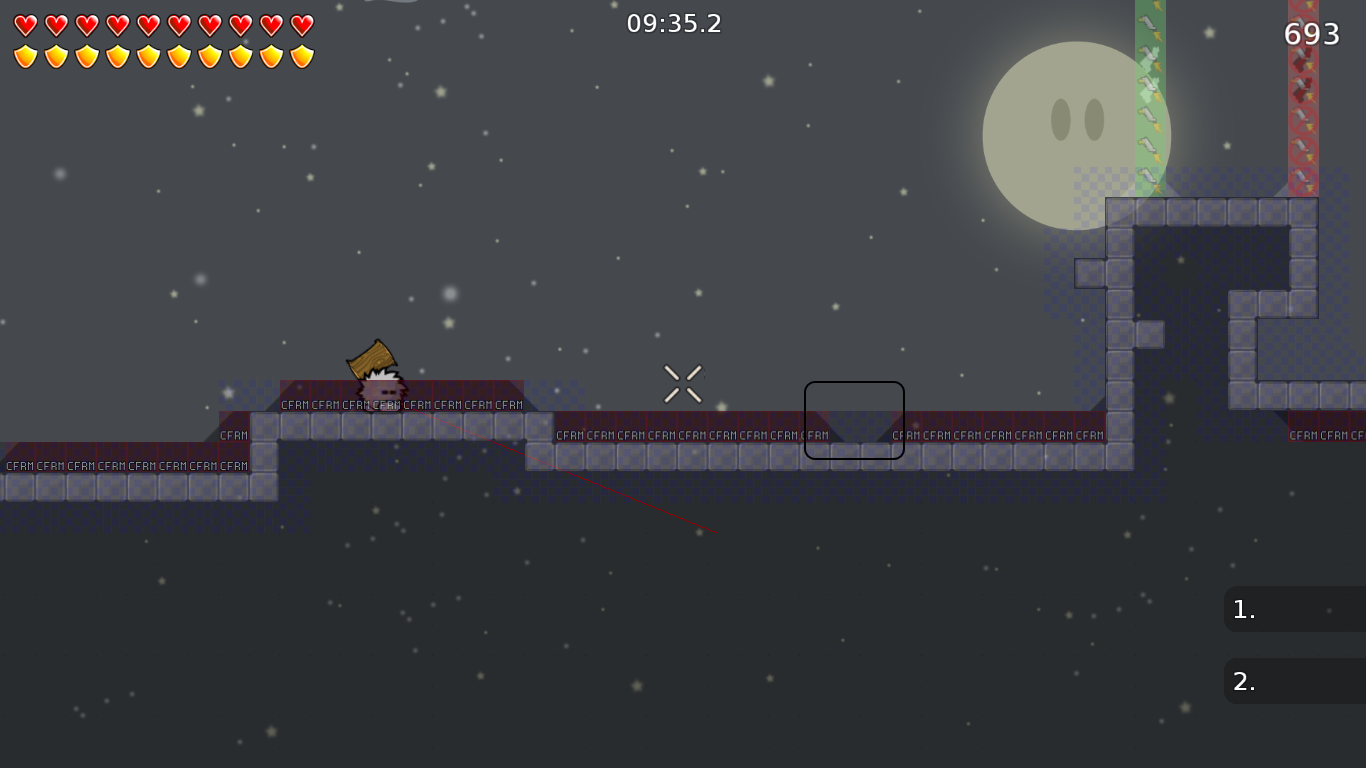The image size is (1366, 768).
Task: Click the crosshair marker above the platform
Action: [x=683, y=382]
